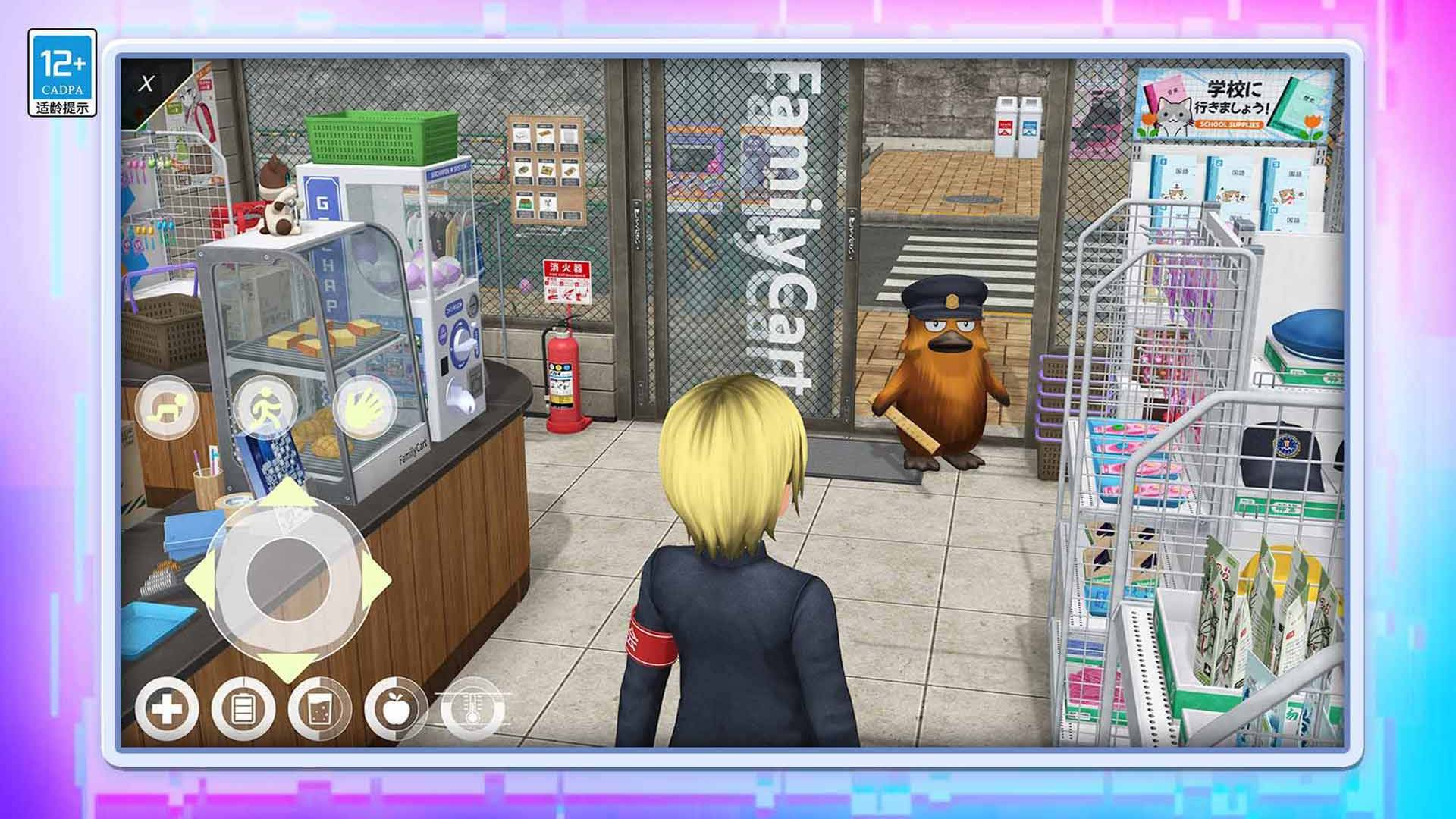The width and height of the screenshot is (1456, 819).
Task: Select the battery stamina status icon
Action: (243, 710)
